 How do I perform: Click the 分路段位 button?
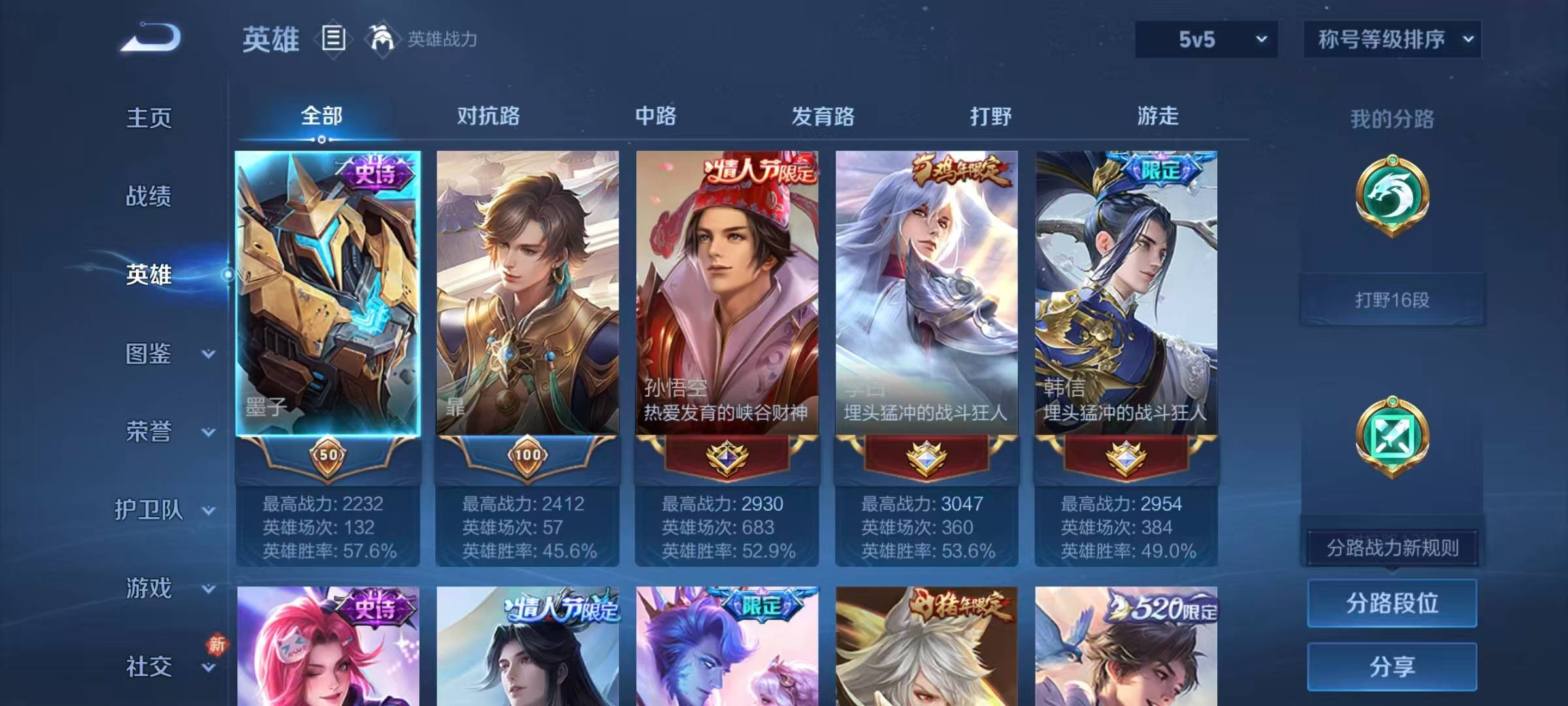pos(1392,603)
